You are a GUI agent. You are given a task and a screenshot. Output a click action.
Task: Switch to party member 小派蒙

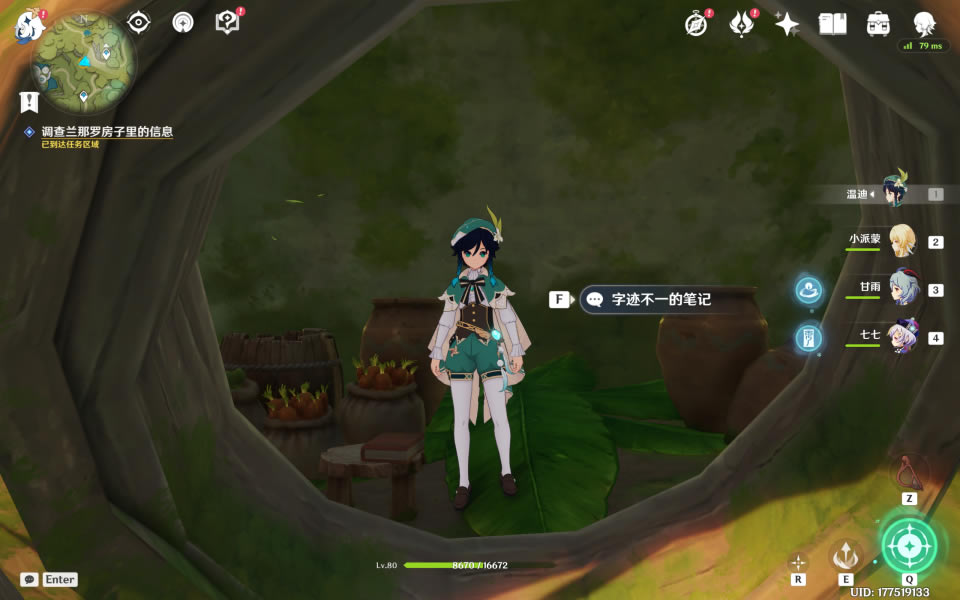902,241
